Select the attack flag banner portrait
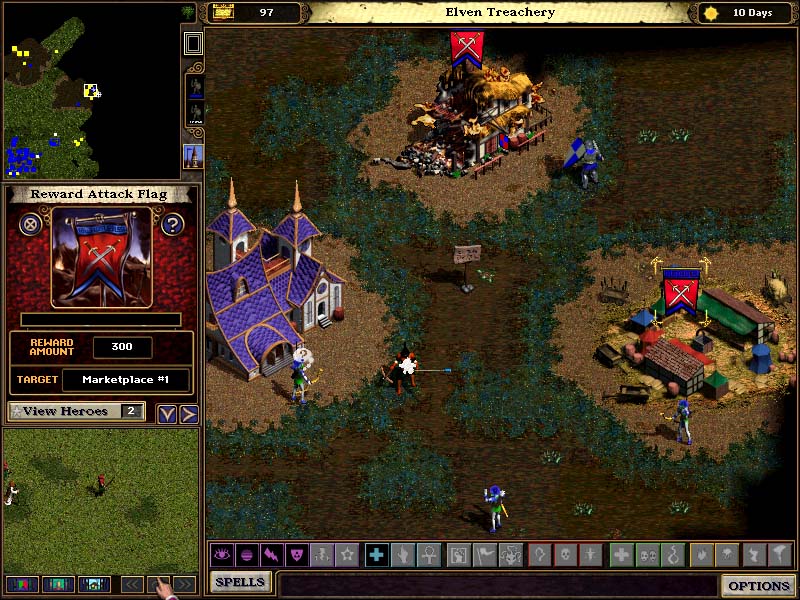800x600 pixels. point(101,259)
